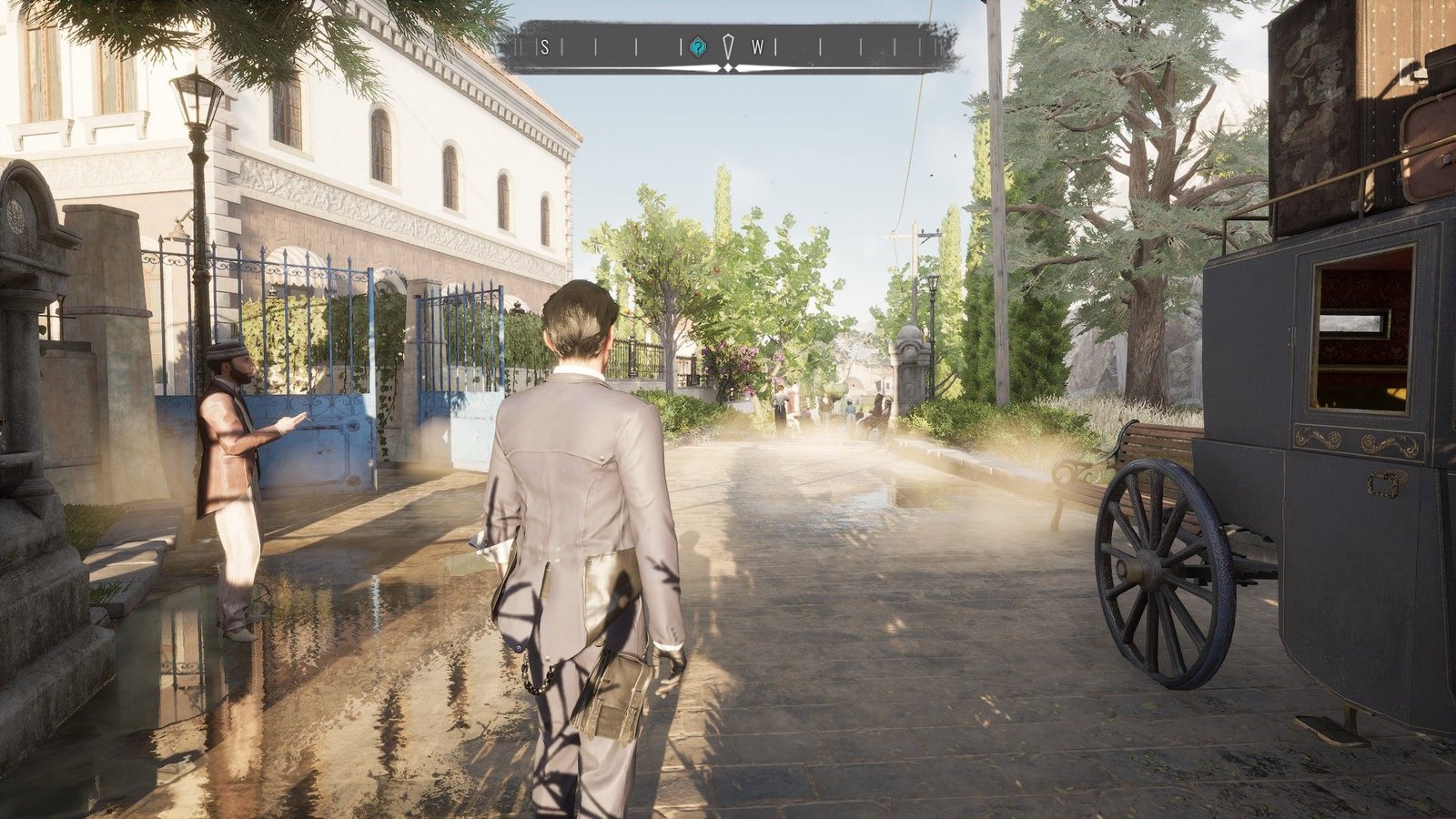
Task: Select the white pointer marker on the compass
Action: [727, 46]
